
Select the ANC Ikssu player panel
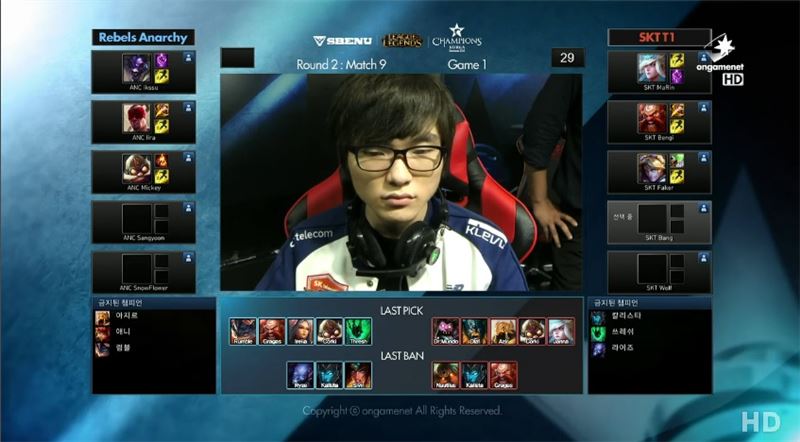pyautogui.click(x=144, y=72)
